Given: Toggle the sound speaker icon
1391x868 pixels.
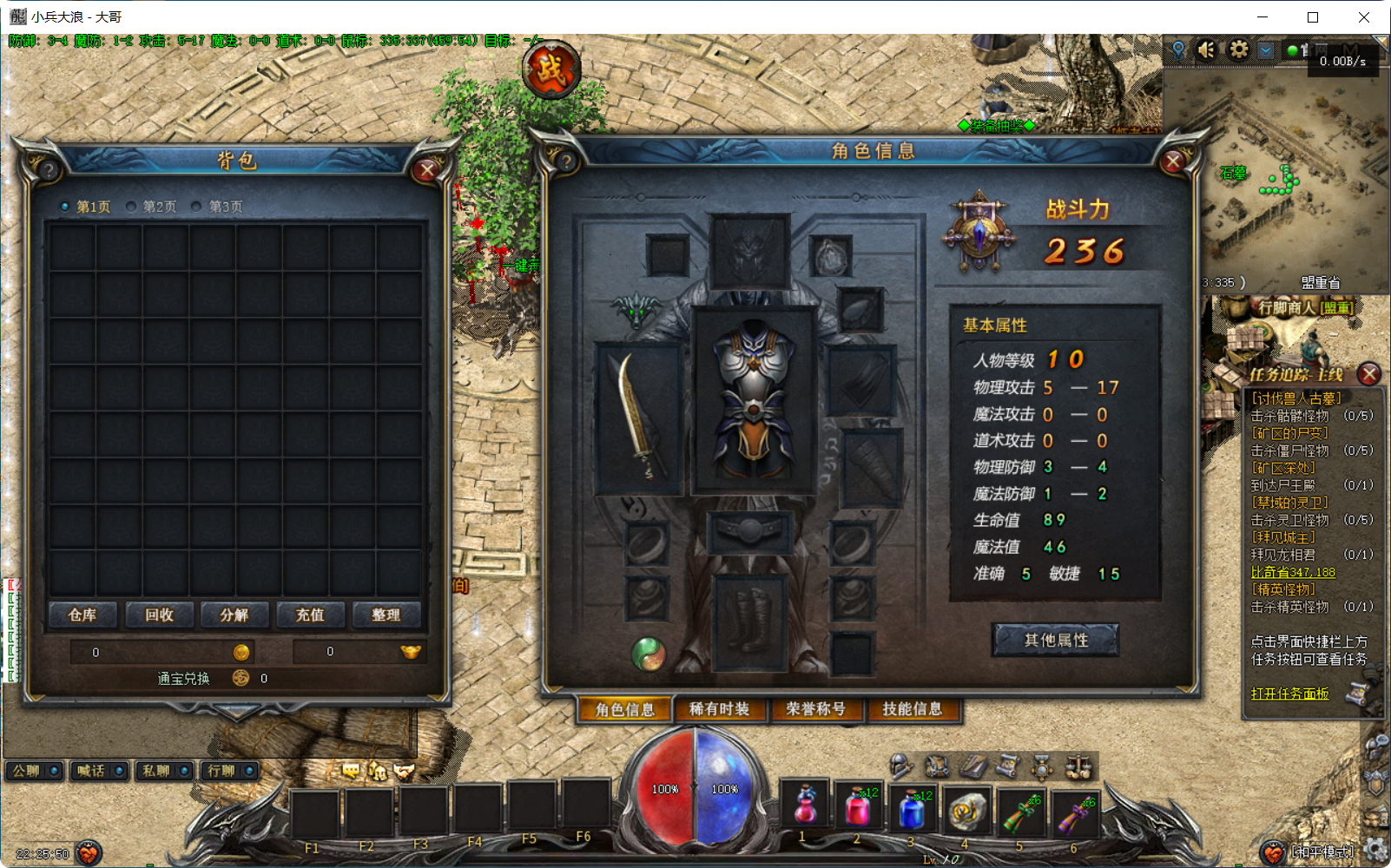Looking at the screenshot, I should click(1206, 49).
